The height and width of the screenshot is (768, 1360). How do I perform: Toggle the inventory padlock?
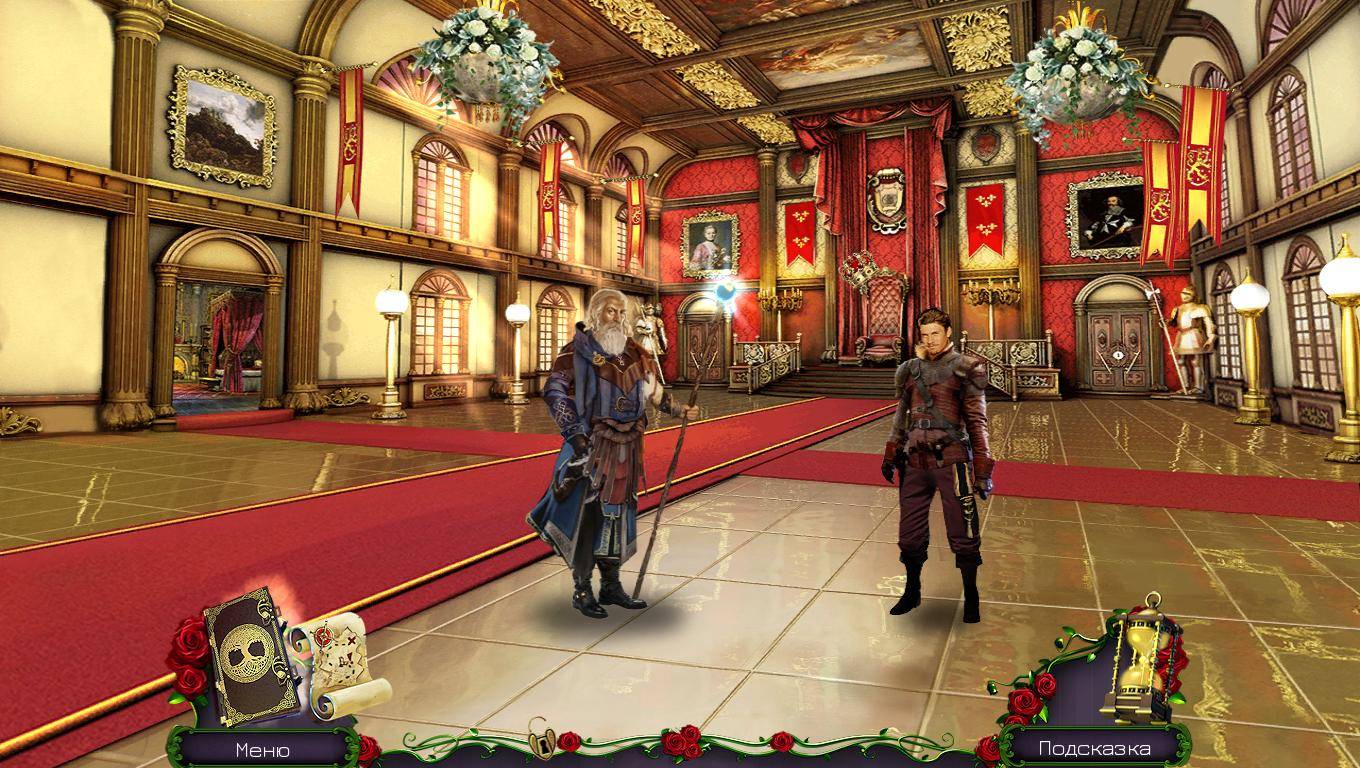[543, 742]
